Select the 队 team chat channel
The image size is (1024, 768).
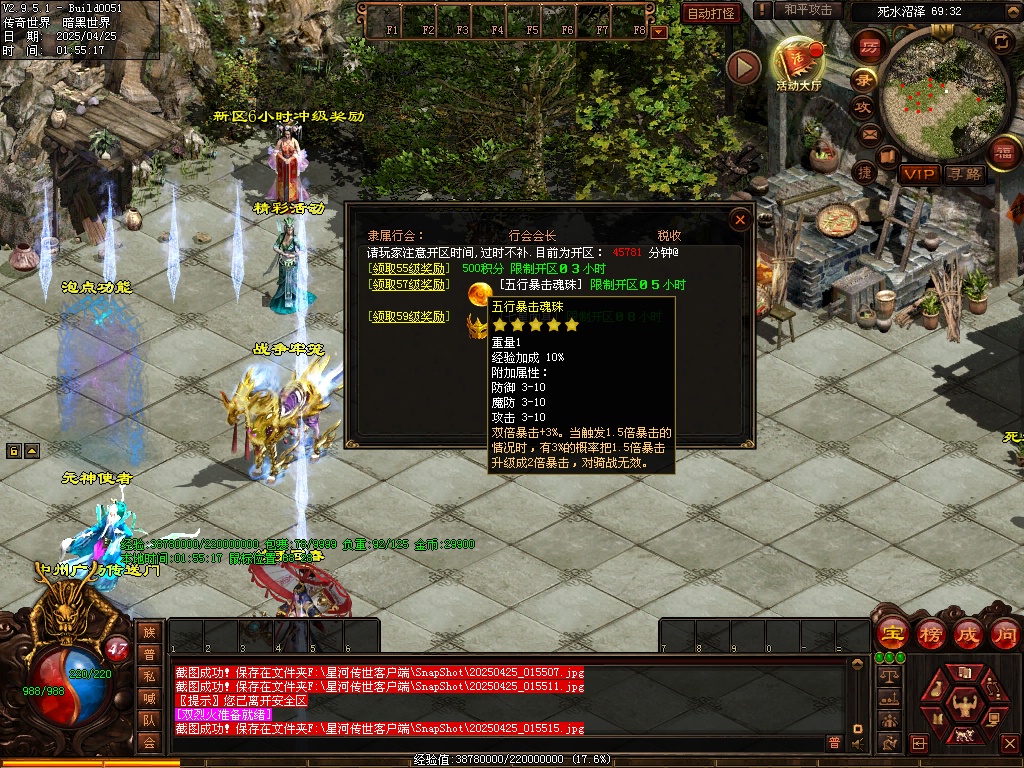coord(149,719)
